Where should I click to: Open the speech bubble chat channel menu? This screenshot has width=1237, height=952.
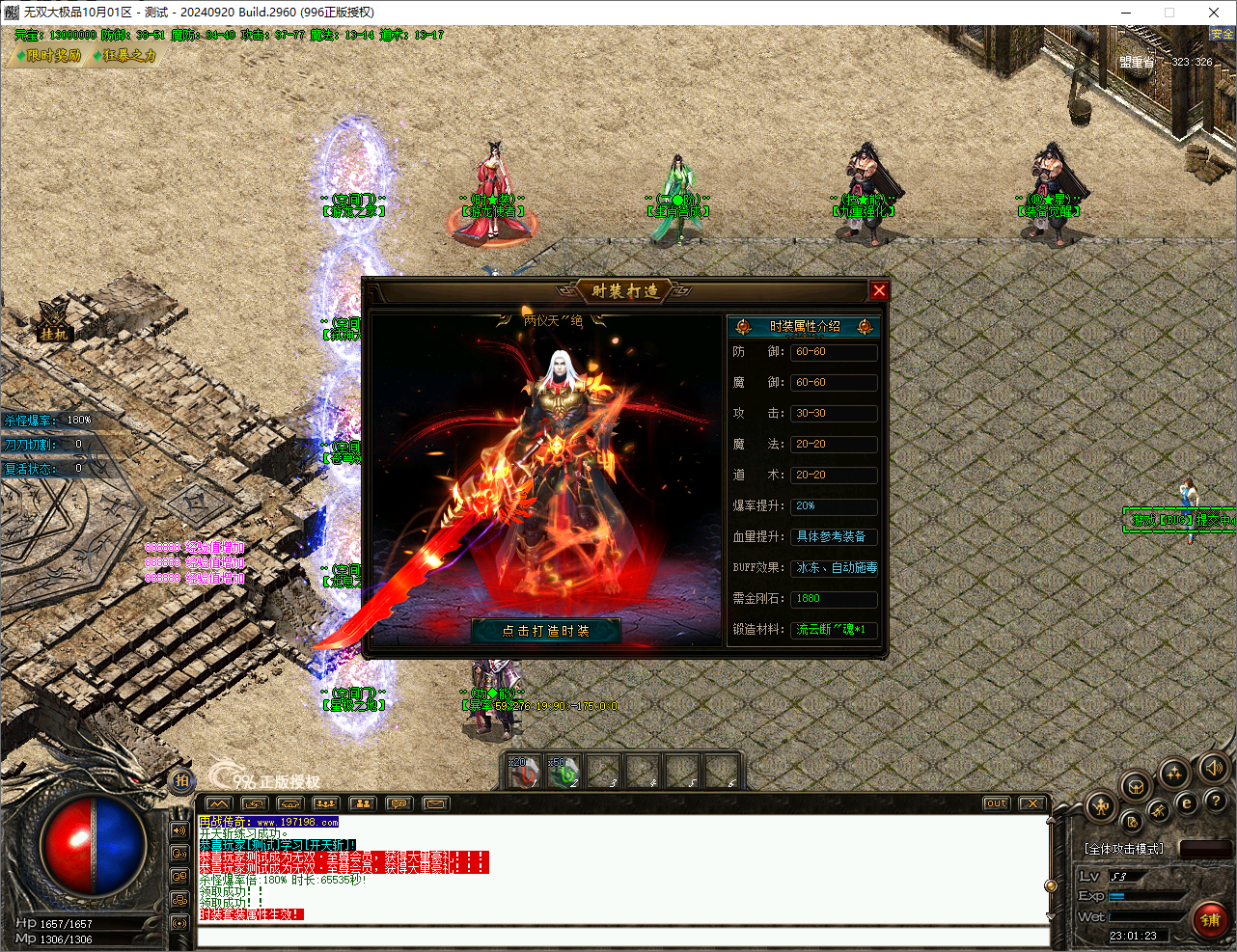coord(398,804)
